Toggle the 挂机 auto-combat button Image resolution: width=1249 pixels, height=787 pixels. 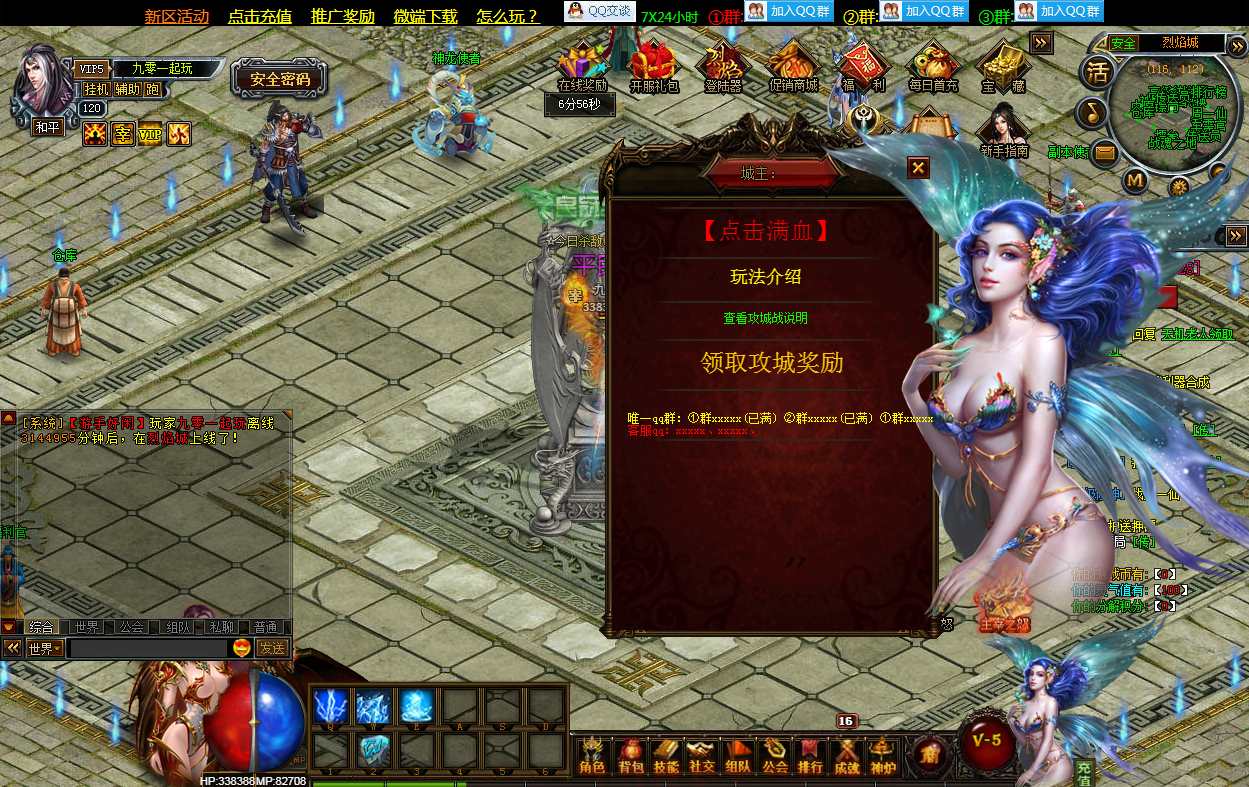(96, 89)
